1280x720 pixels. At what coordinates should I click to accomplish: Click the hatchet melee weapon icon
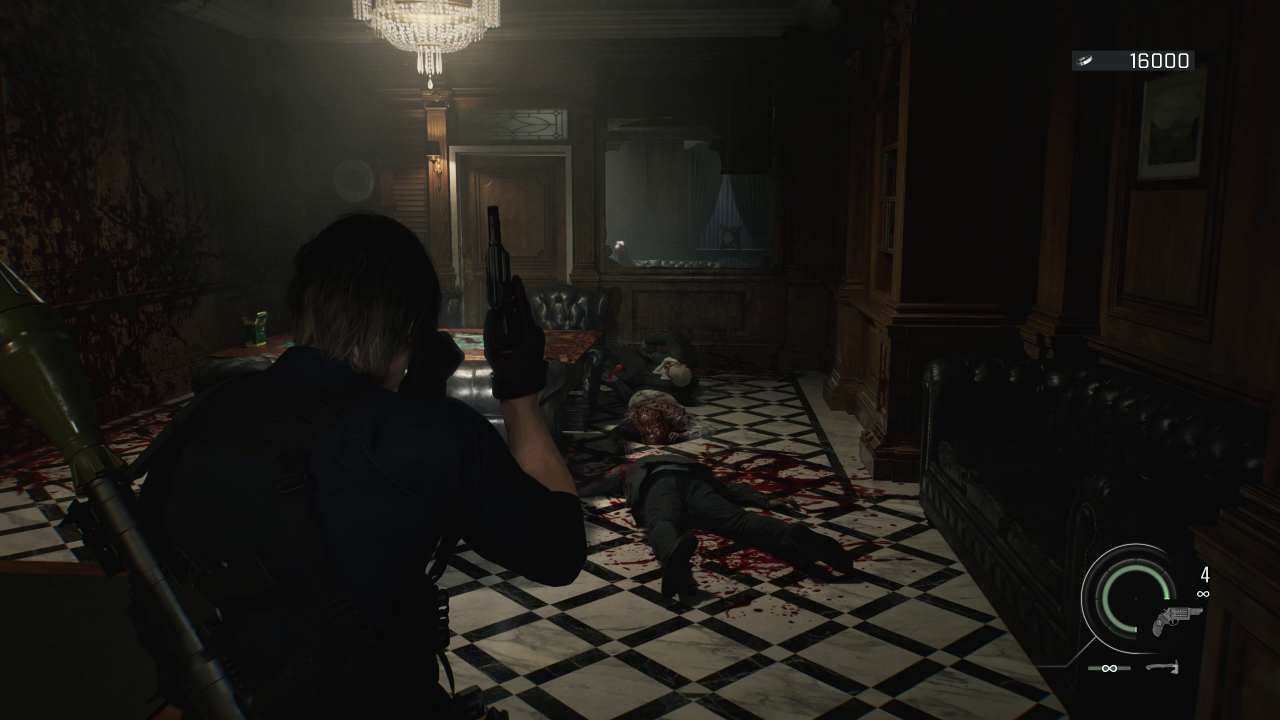[x=1162, y=667]
